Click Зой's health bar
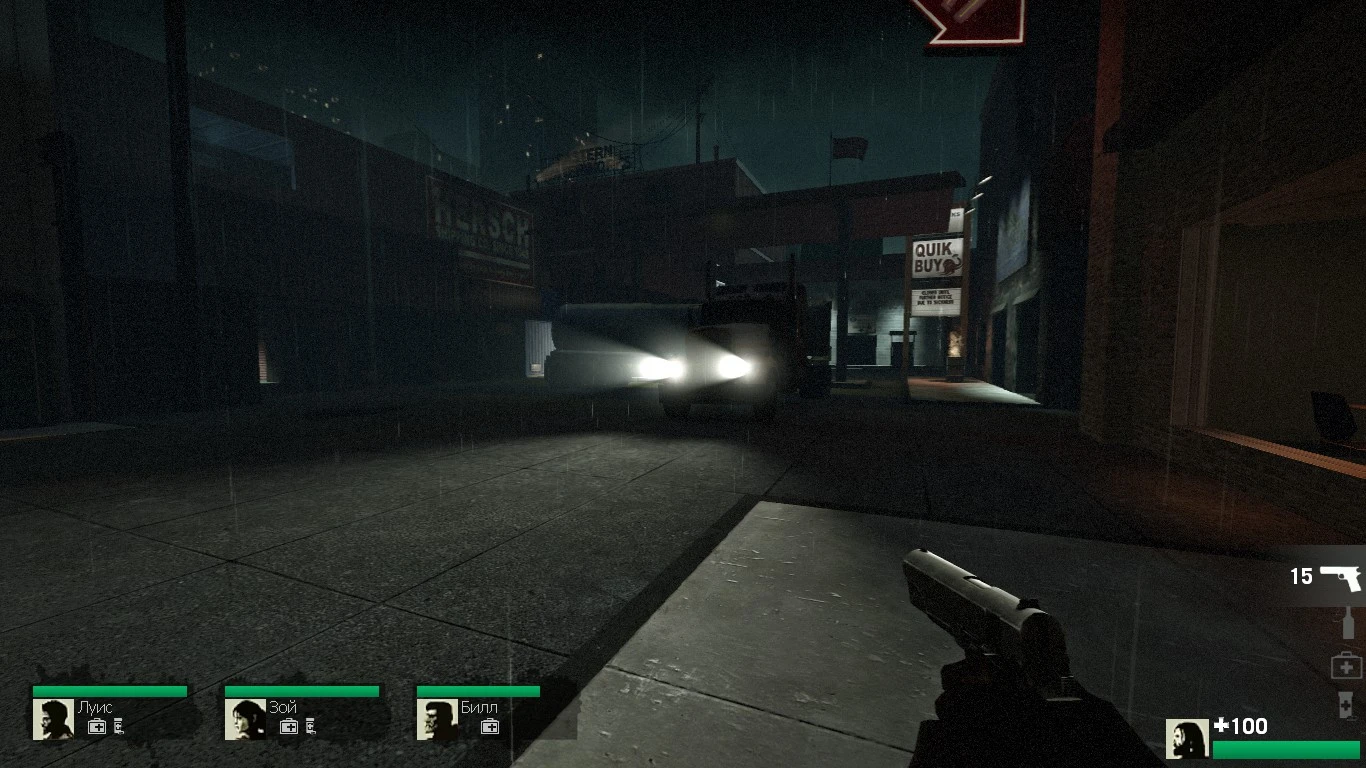 click(x=303, y=690)
